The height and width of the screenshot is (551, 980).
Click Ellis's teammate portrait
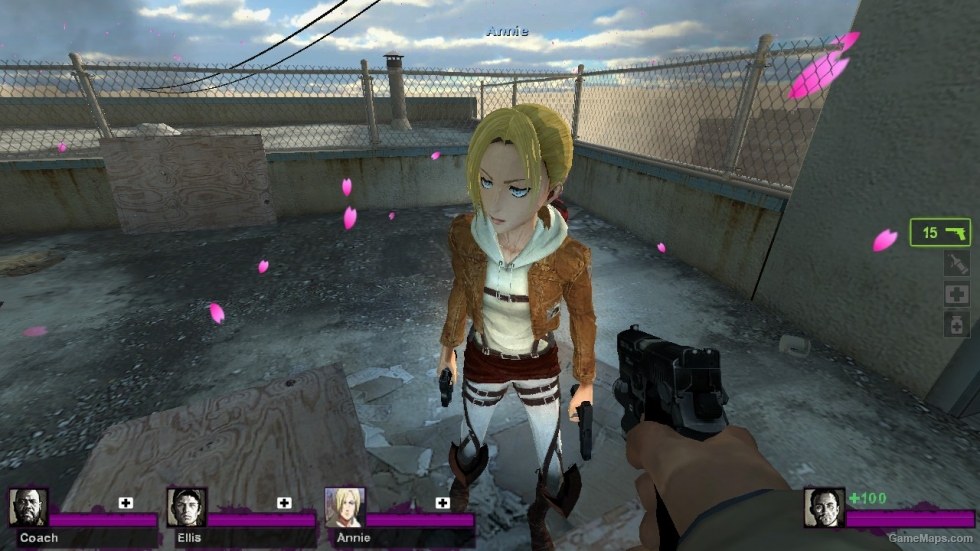tap(186, 507)
